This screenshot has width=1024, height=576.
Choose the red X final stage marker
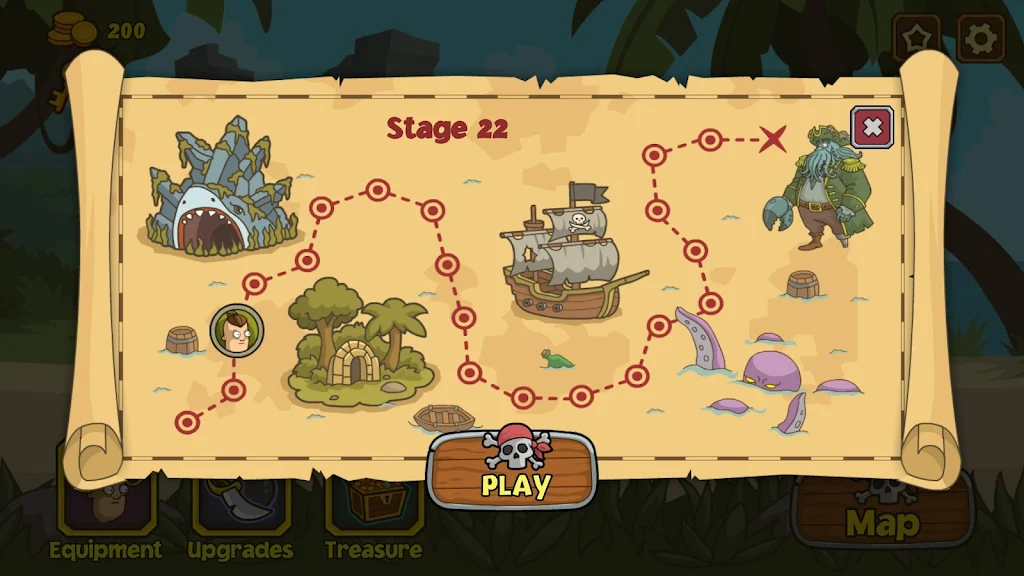point(772,139)
